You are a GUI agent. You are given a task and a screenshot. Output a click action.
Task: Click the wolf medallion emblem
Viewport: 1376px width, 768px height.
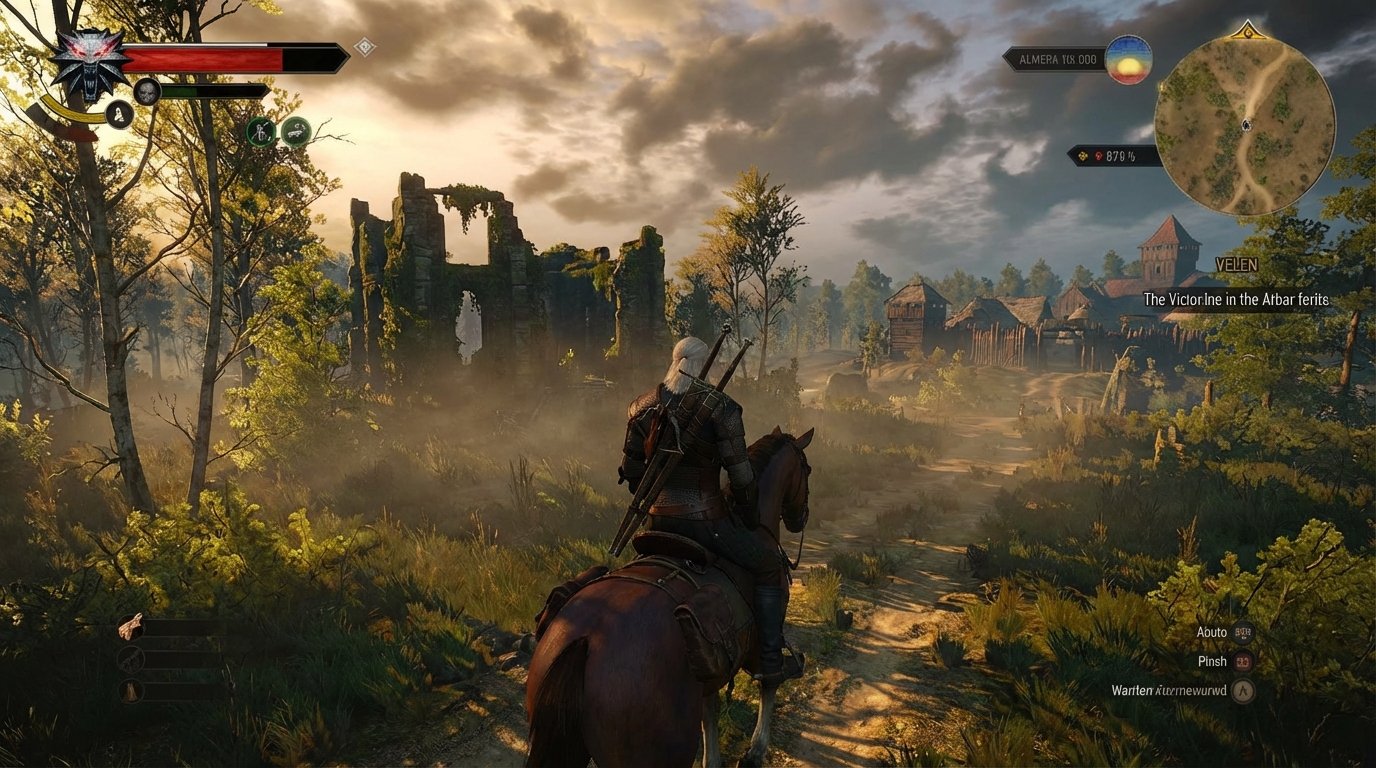[x=88, y=62]
